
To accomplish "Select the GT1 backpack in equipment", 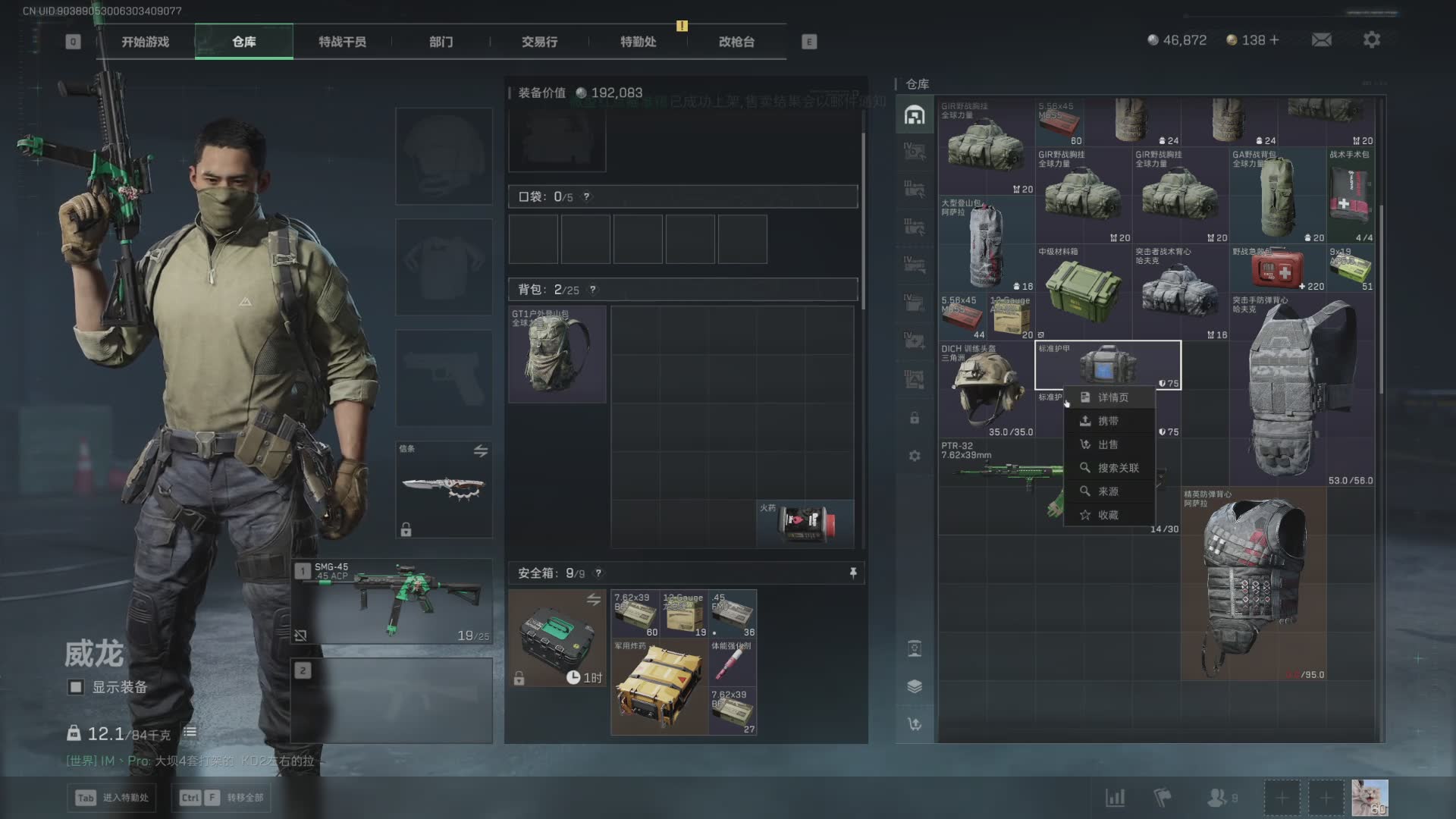I will 557,354.
